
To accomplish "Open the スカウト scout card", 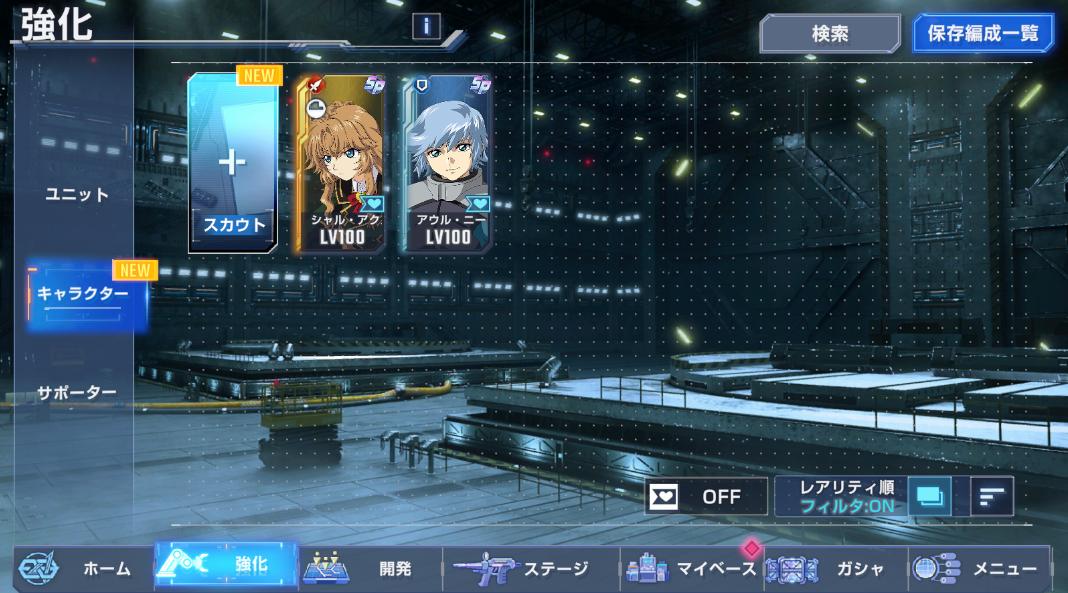I will click(x=234, y=165).
